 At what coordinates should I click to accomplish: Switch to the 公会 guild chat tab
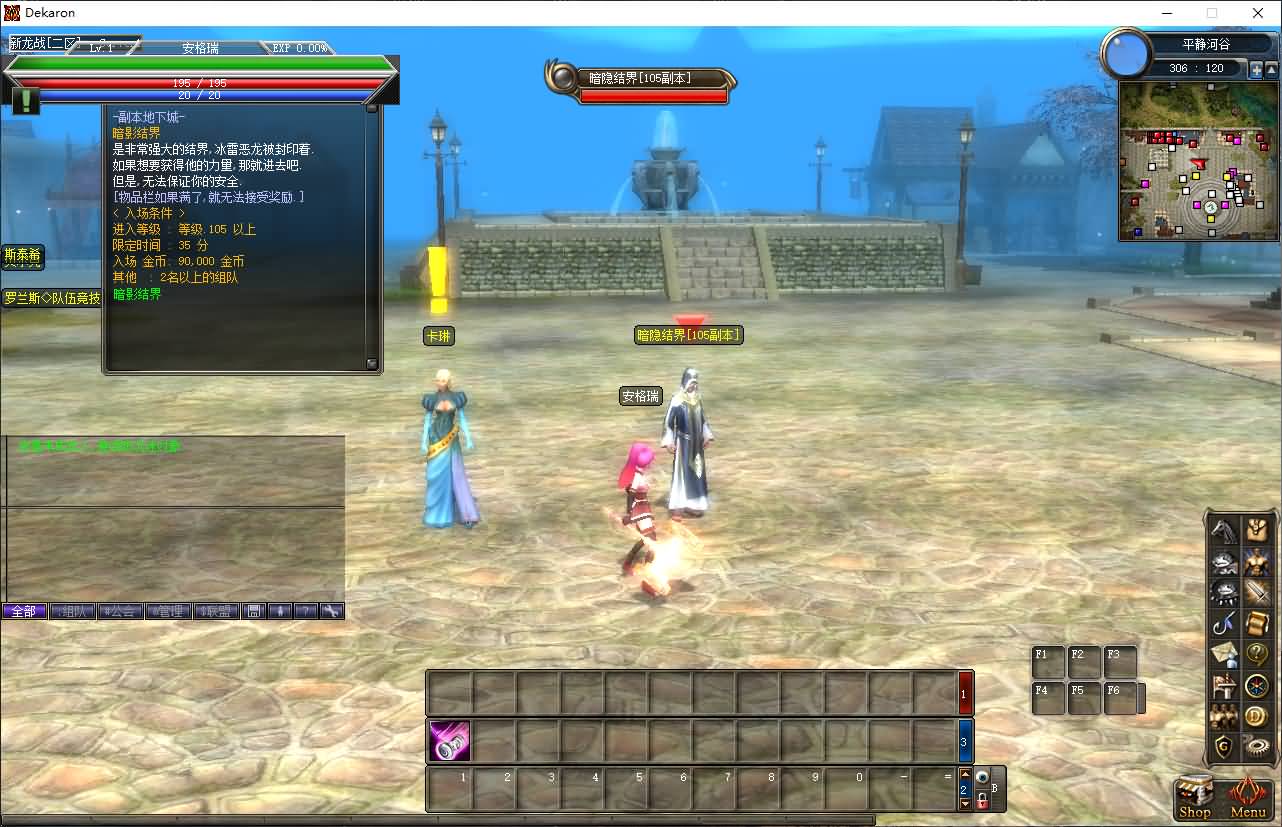click(x=120, y=611)
